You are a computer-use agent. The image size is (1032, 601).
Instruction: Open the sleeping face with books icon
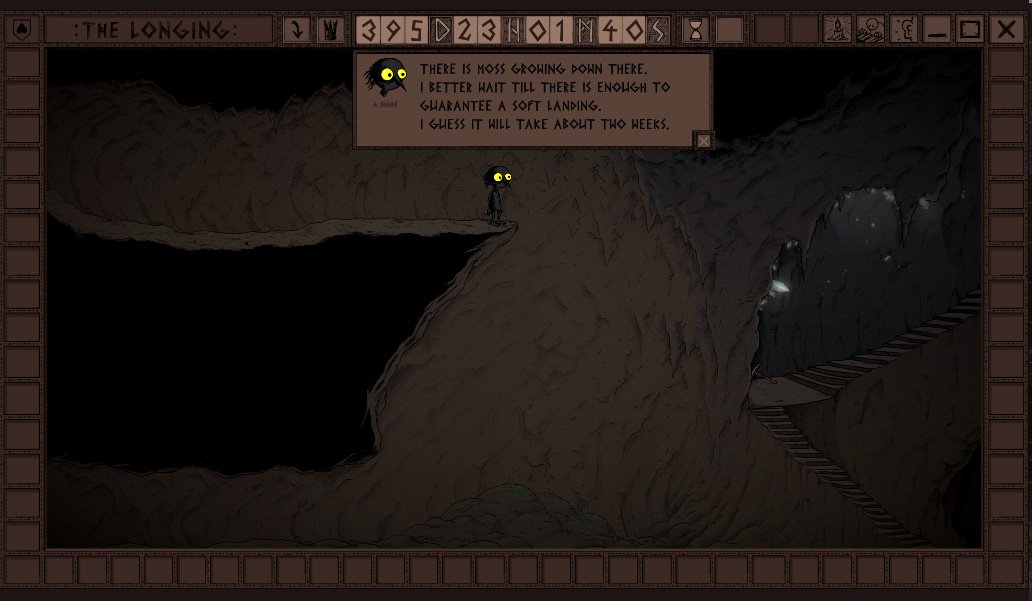tap(870, 30)
